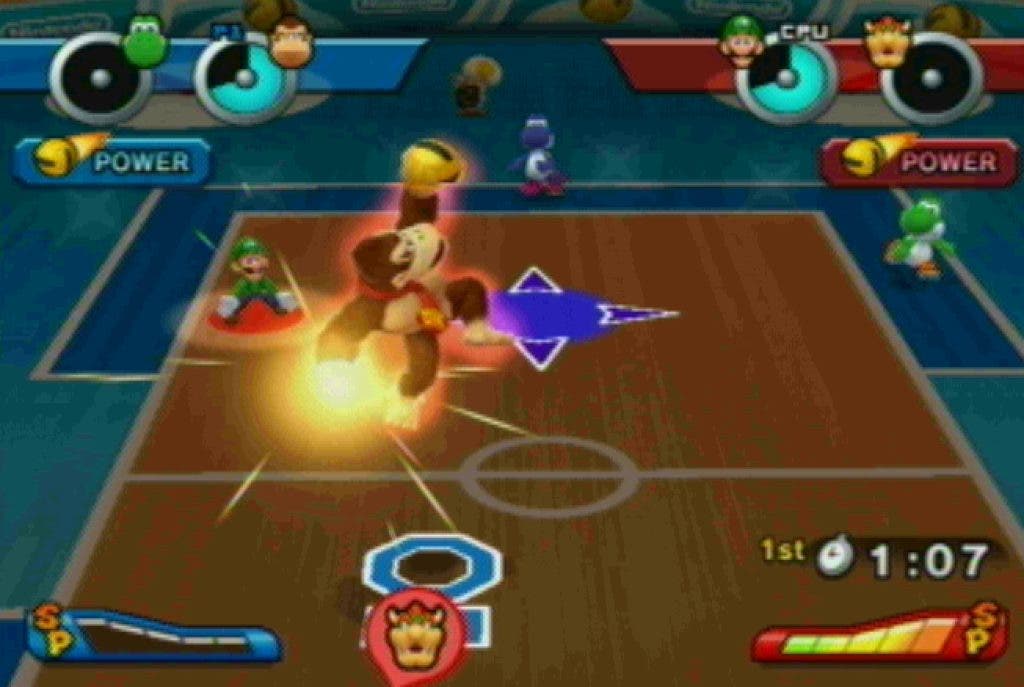Choose Luigi's CPU portrait icon

[741, 43]
